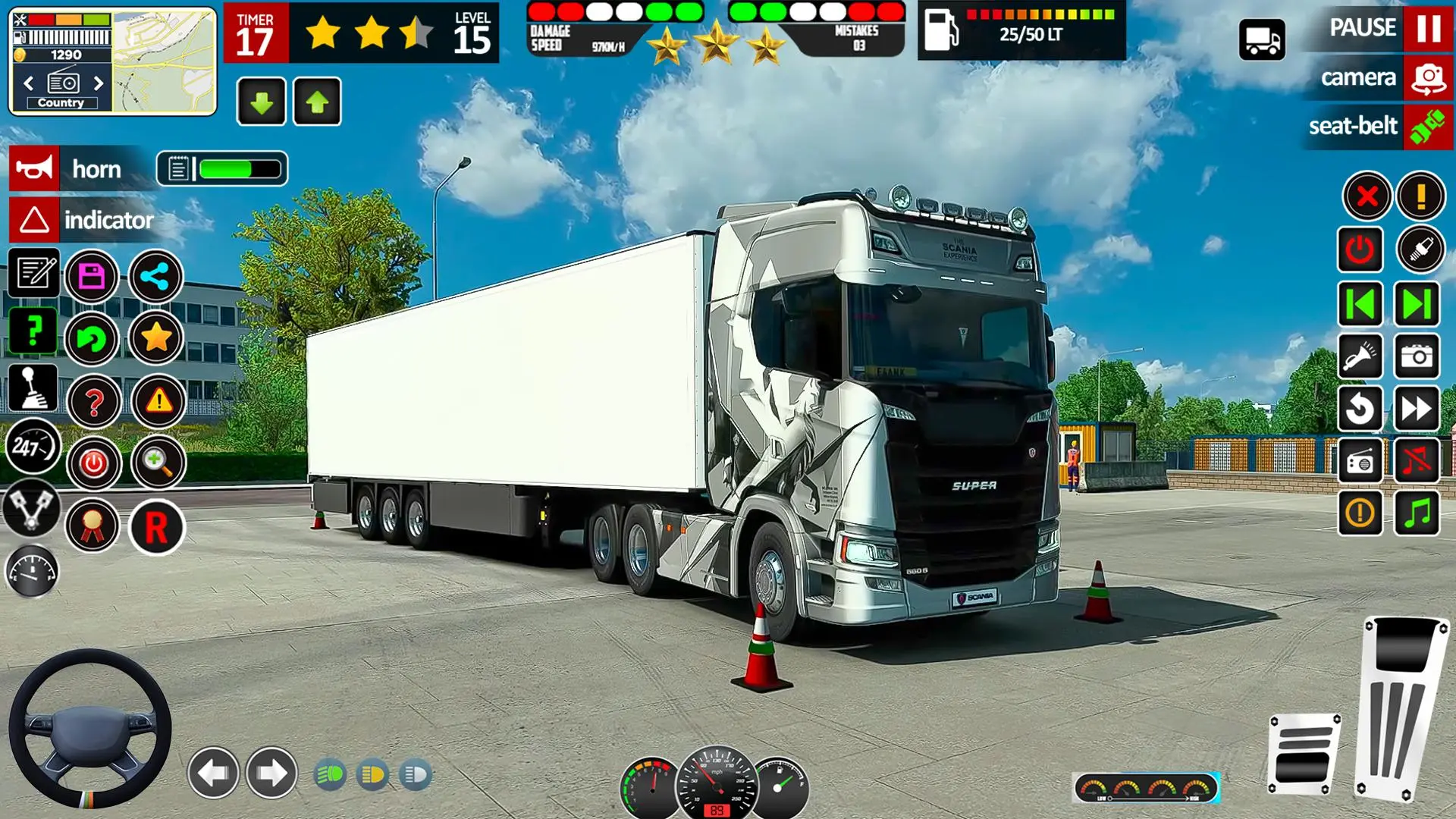Open the share icon
This screenshot has height=819, width=1456.
coord(155,276)
